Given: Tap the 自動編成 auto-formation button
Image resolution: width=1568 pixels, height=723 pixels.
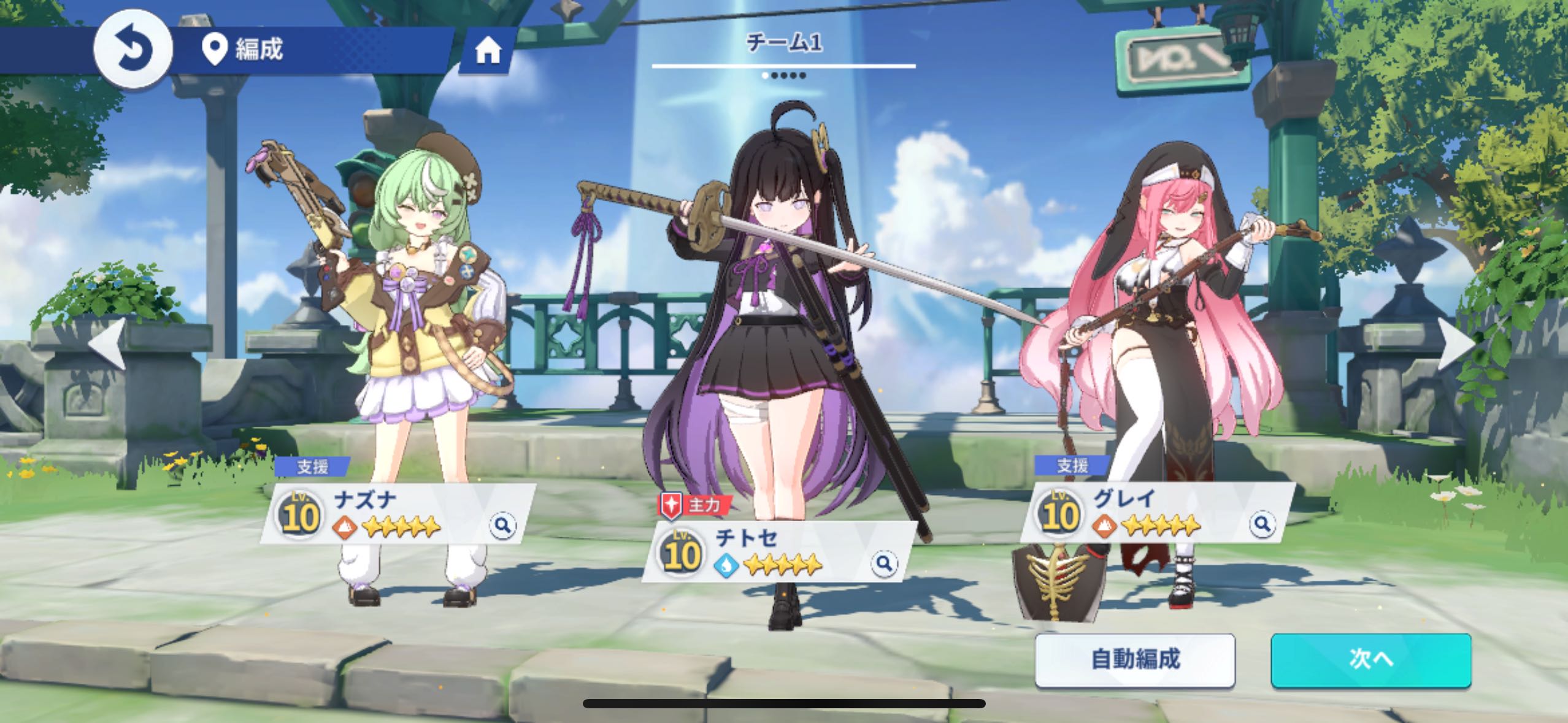Looking at the screenshot, I should [1135, 660].
